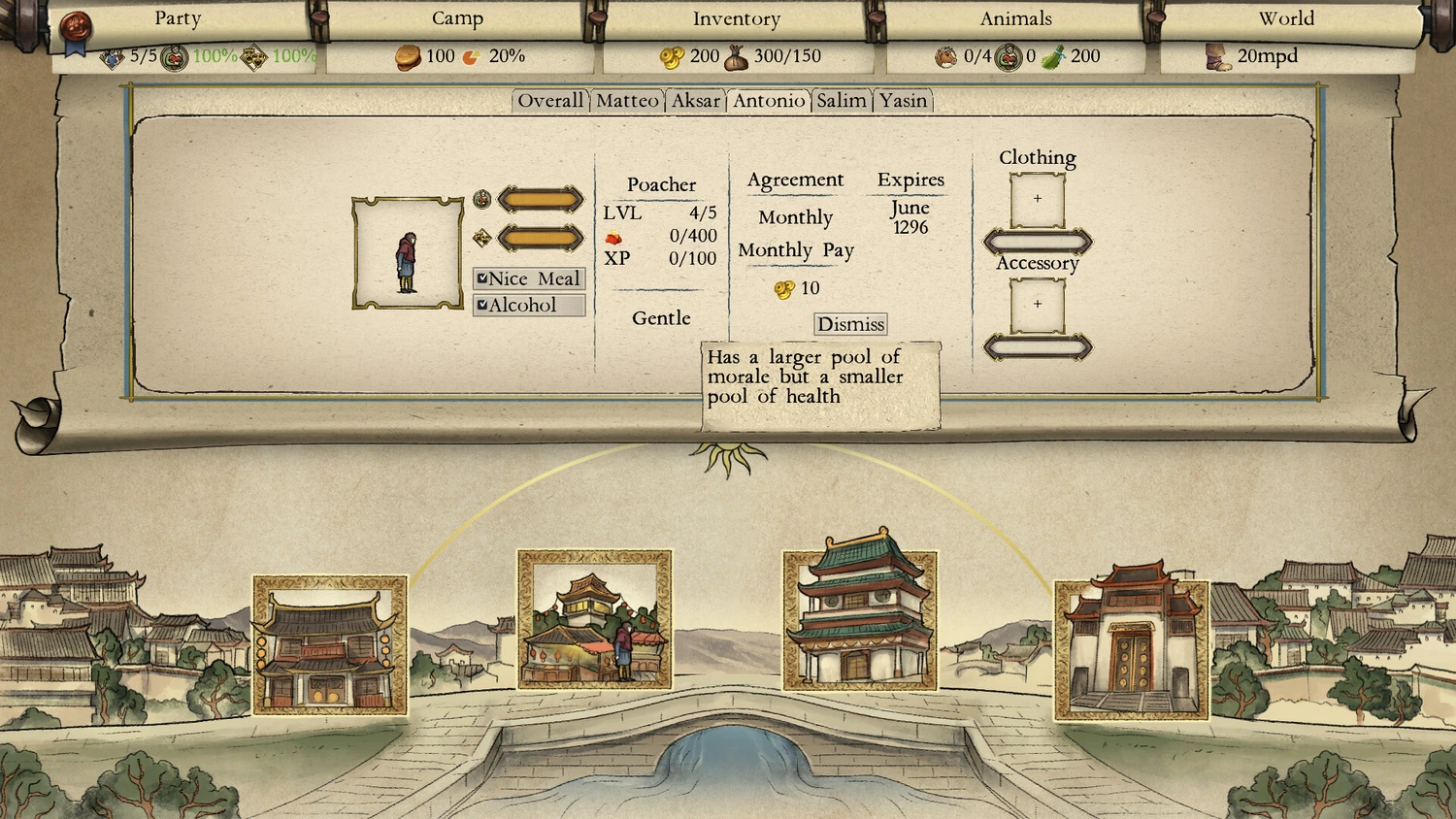
Task: Enter the gated building with the golden door
Action: pos(1131,648)
